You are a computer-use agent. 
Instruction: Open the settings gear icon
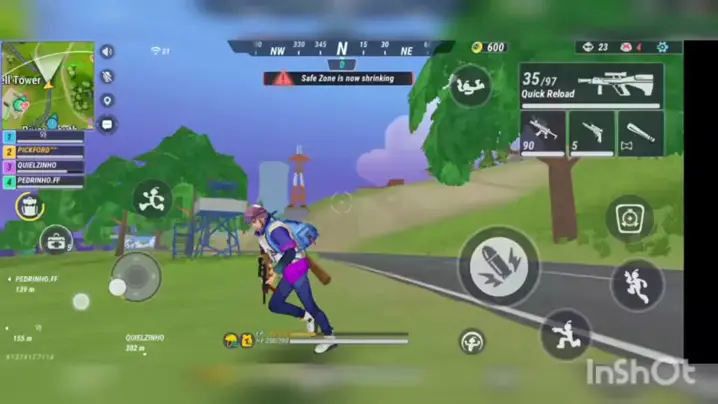point(662,47)
